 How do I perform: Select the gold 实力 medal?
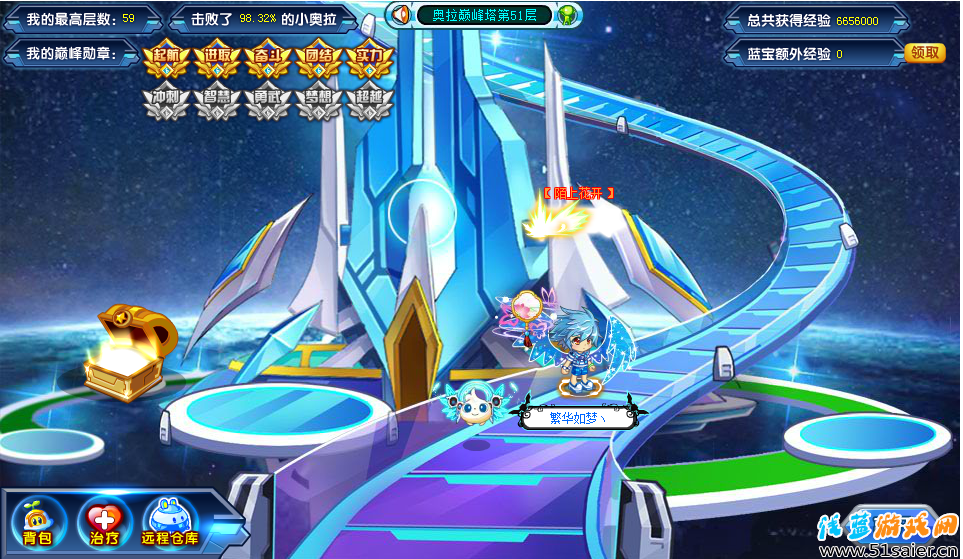point(370,60)
